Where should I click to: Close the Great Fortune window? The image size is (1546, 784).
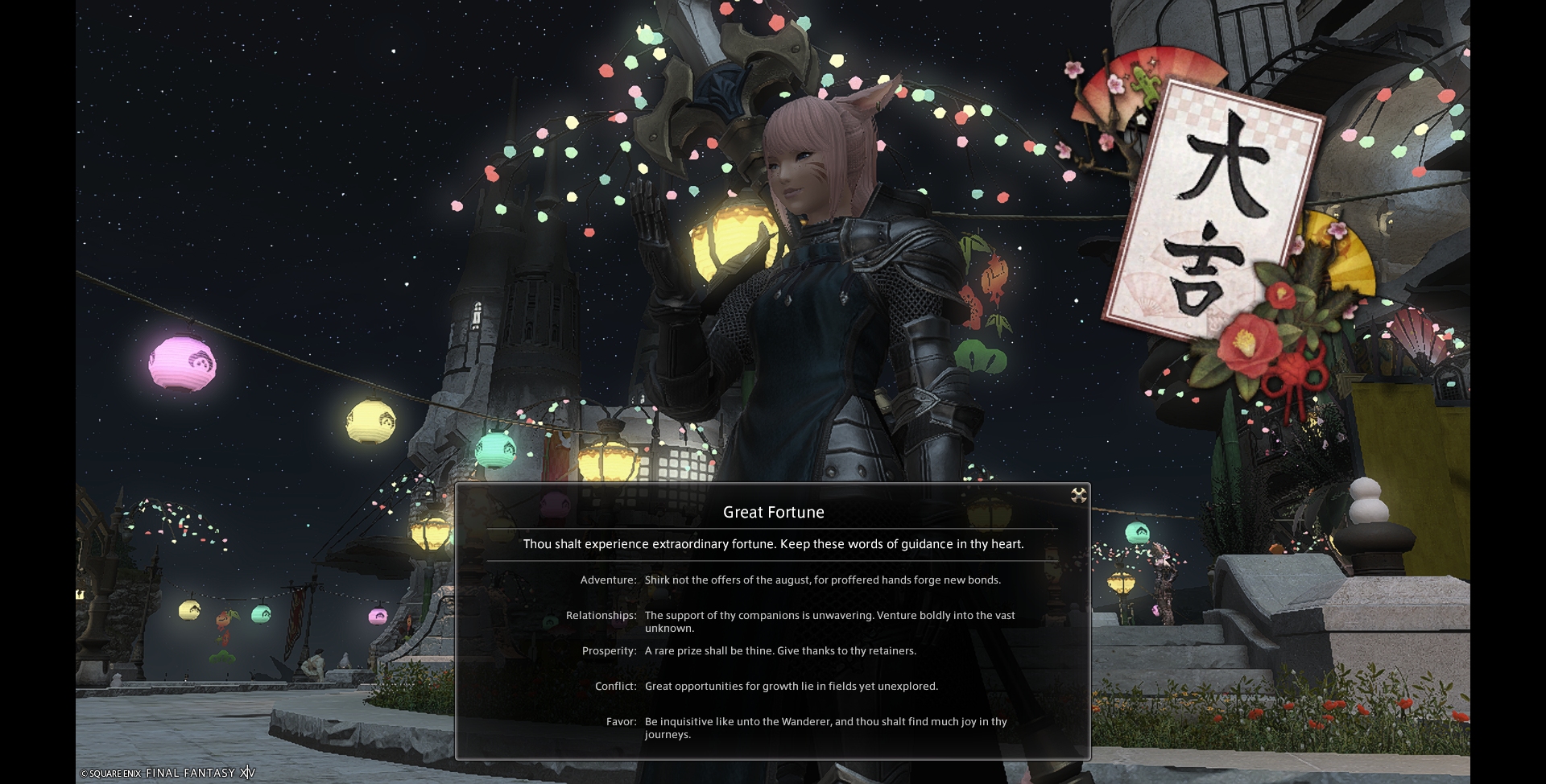[1078, 495]
